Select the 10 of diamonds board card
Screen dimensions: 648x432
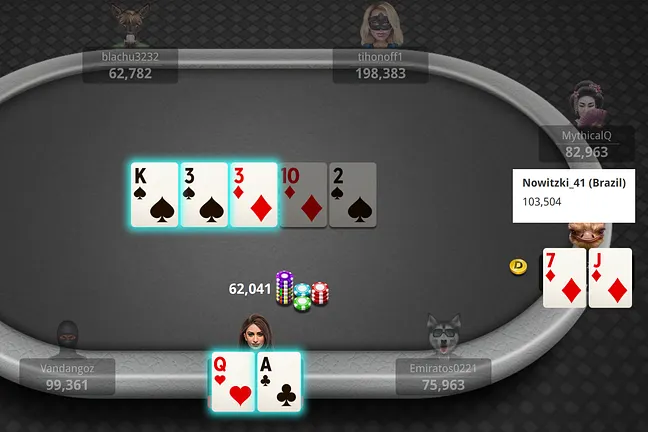click(x=302, y=195)
